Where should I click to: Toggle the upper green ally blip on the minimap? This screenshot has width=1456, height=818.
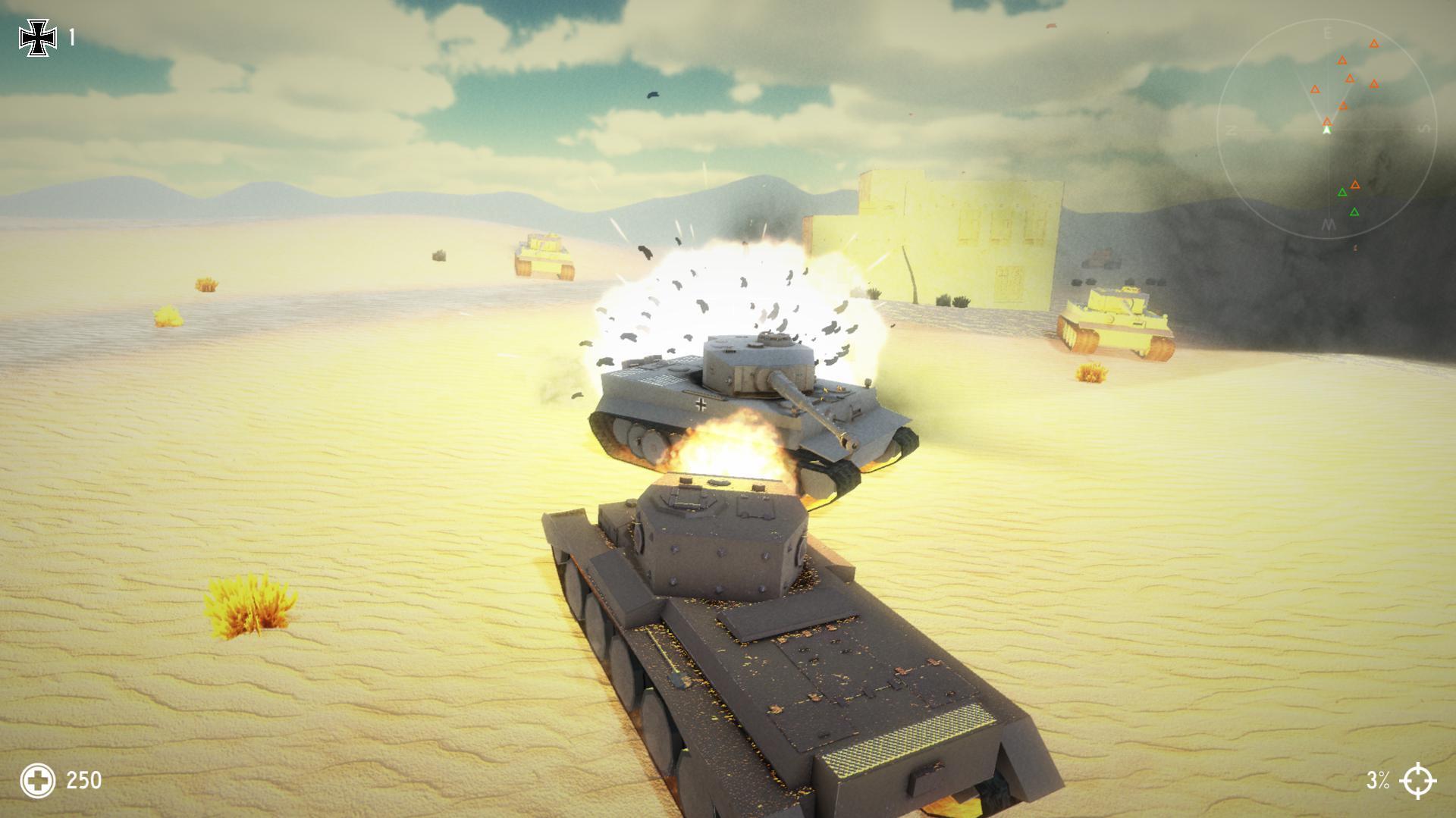click(1342, 192)
